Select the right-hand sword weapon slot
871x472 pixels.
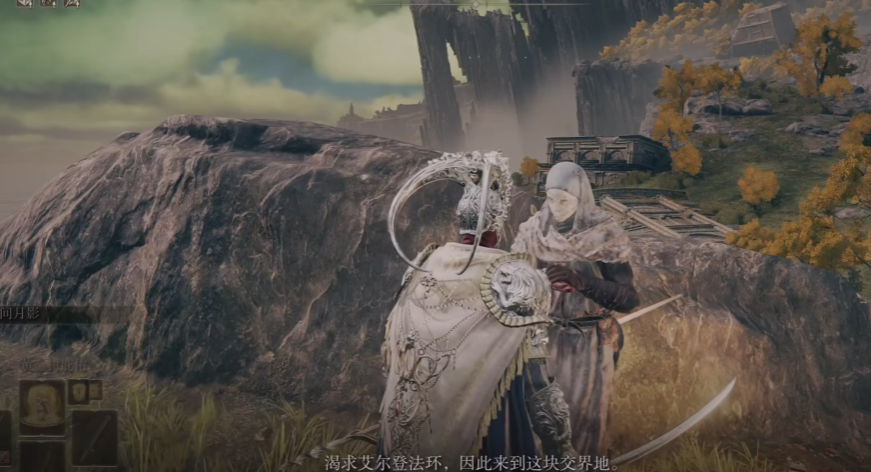click(94, 437)
